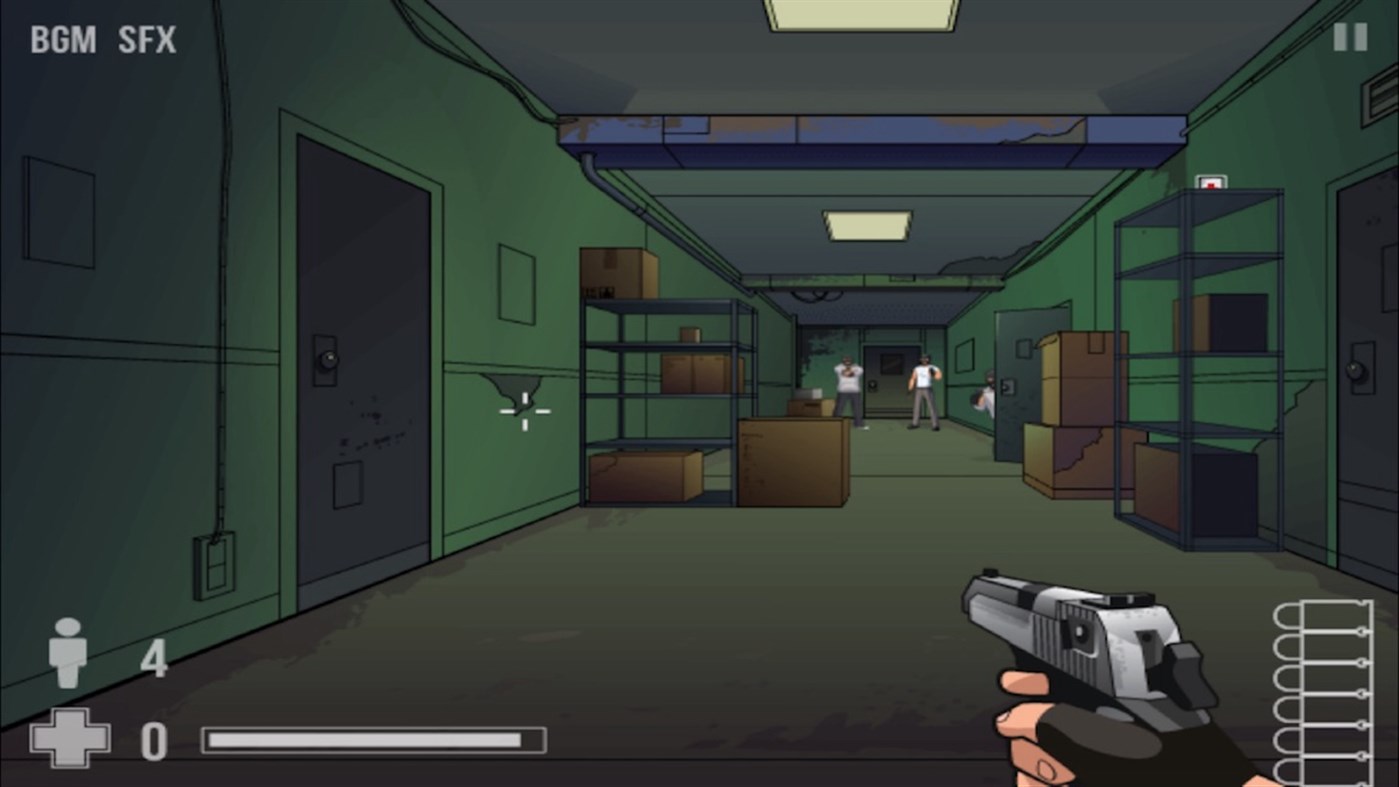This screenshot has height=787, width=1399.
Task: Pause the game with the pause icon
Action: [x=1348, y=36]
